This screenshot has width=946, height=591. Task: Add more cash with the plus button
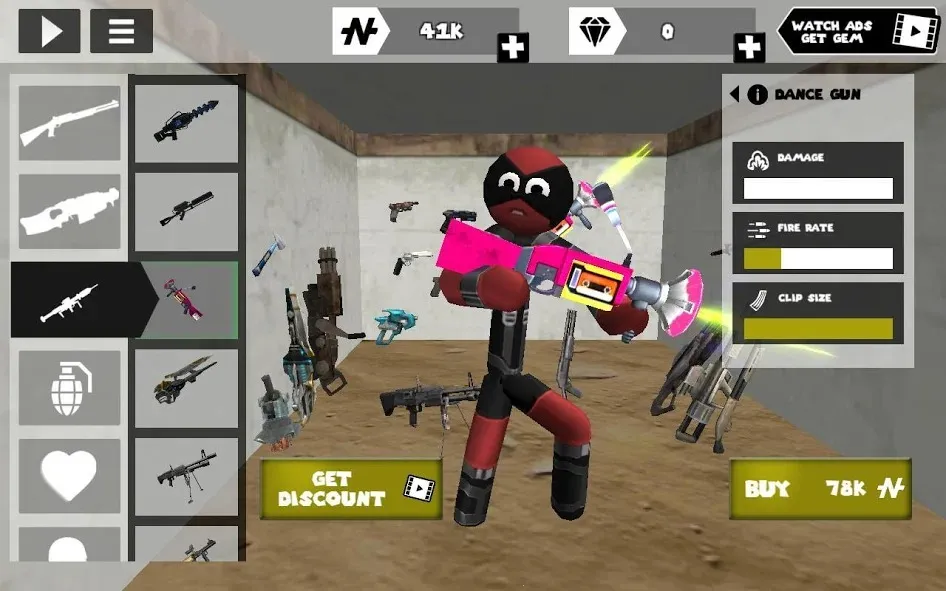(512, 47)
